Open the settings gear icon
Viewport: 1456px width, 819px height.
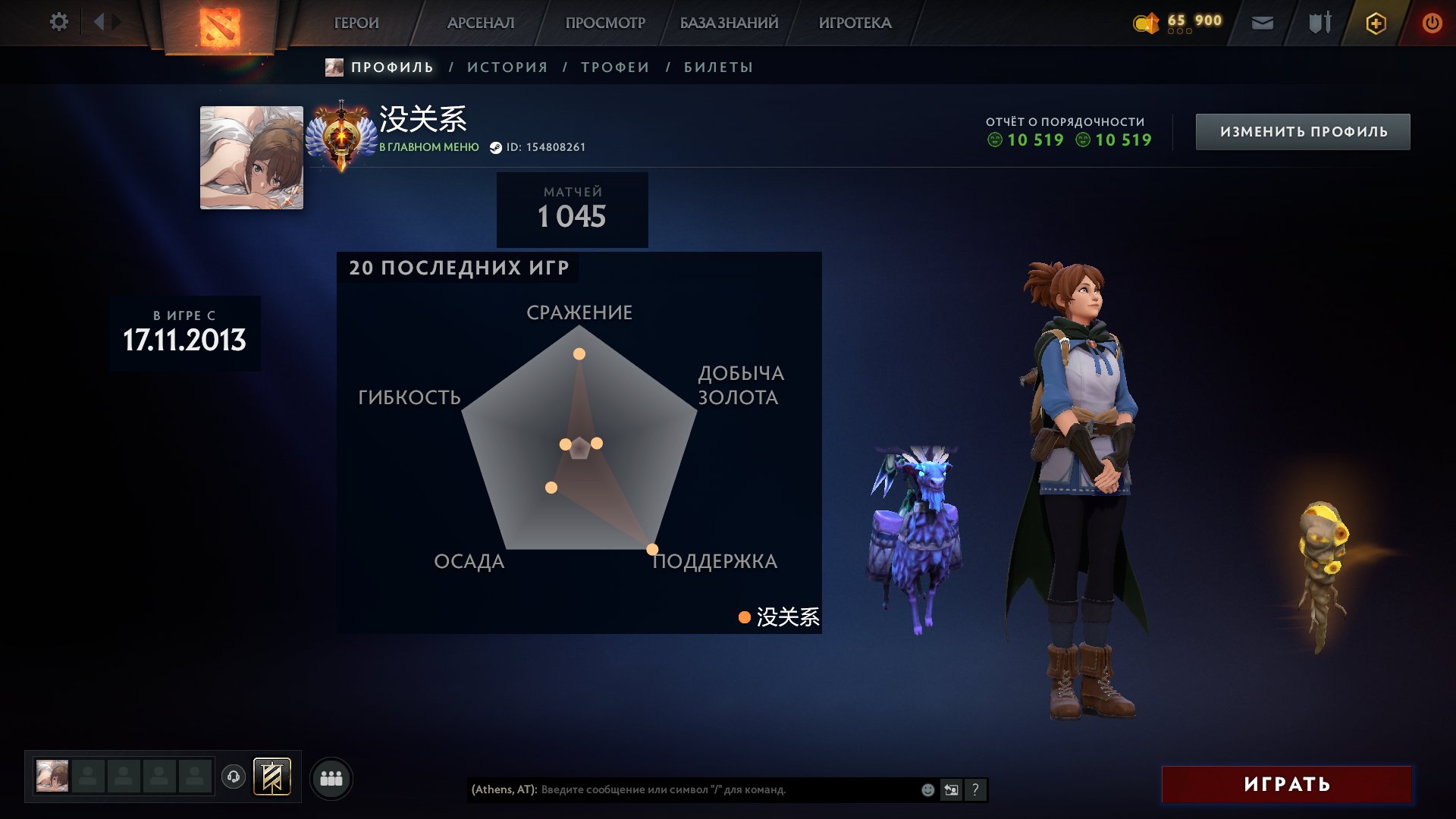click(x=58, y=21)
